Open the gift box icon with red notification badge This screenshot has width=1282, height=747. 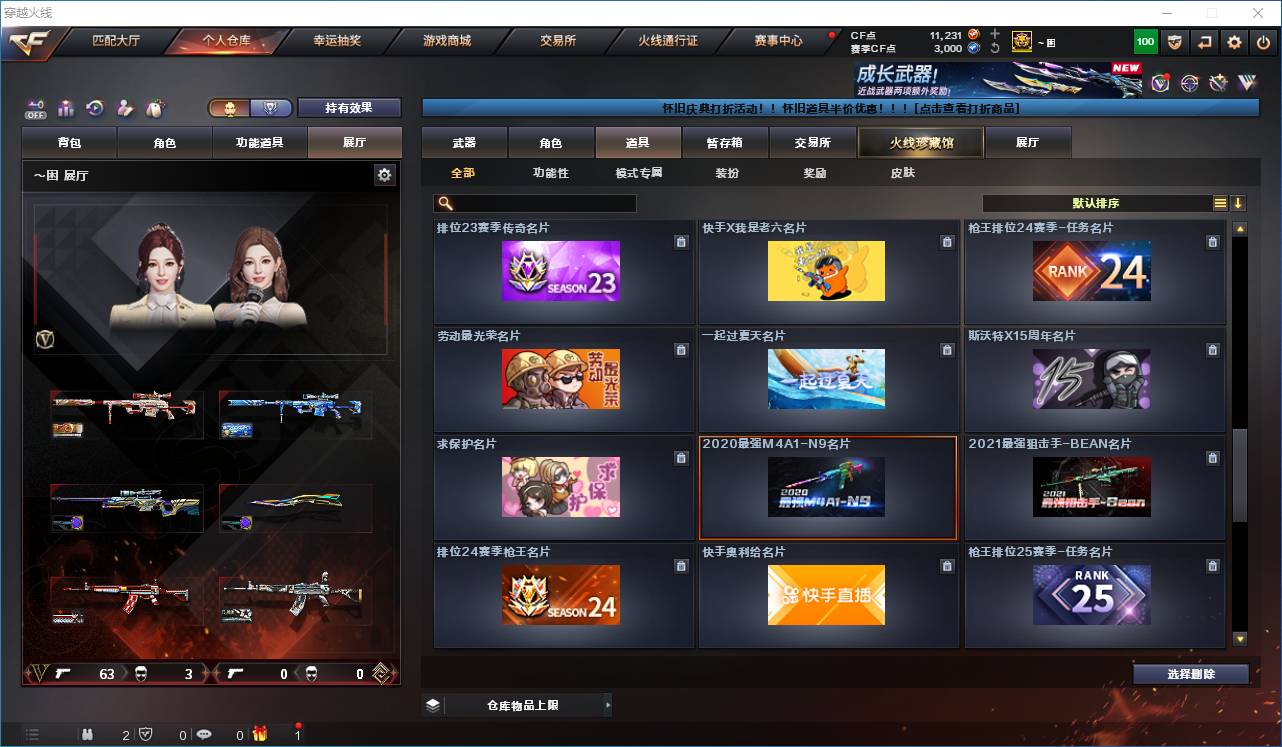tap(259, 733)
